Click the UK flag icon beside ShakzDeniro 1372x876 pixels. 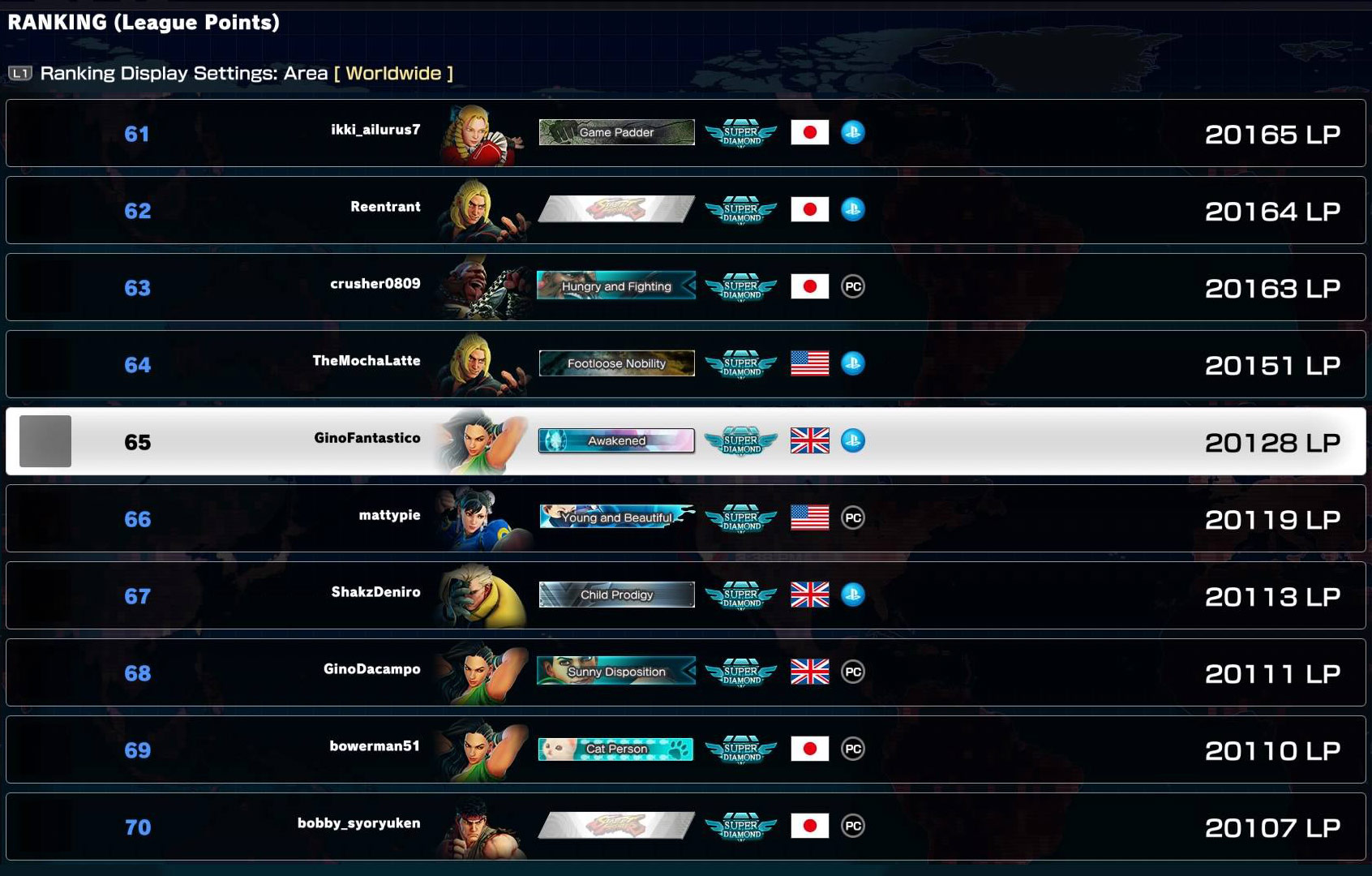(809, 595)
